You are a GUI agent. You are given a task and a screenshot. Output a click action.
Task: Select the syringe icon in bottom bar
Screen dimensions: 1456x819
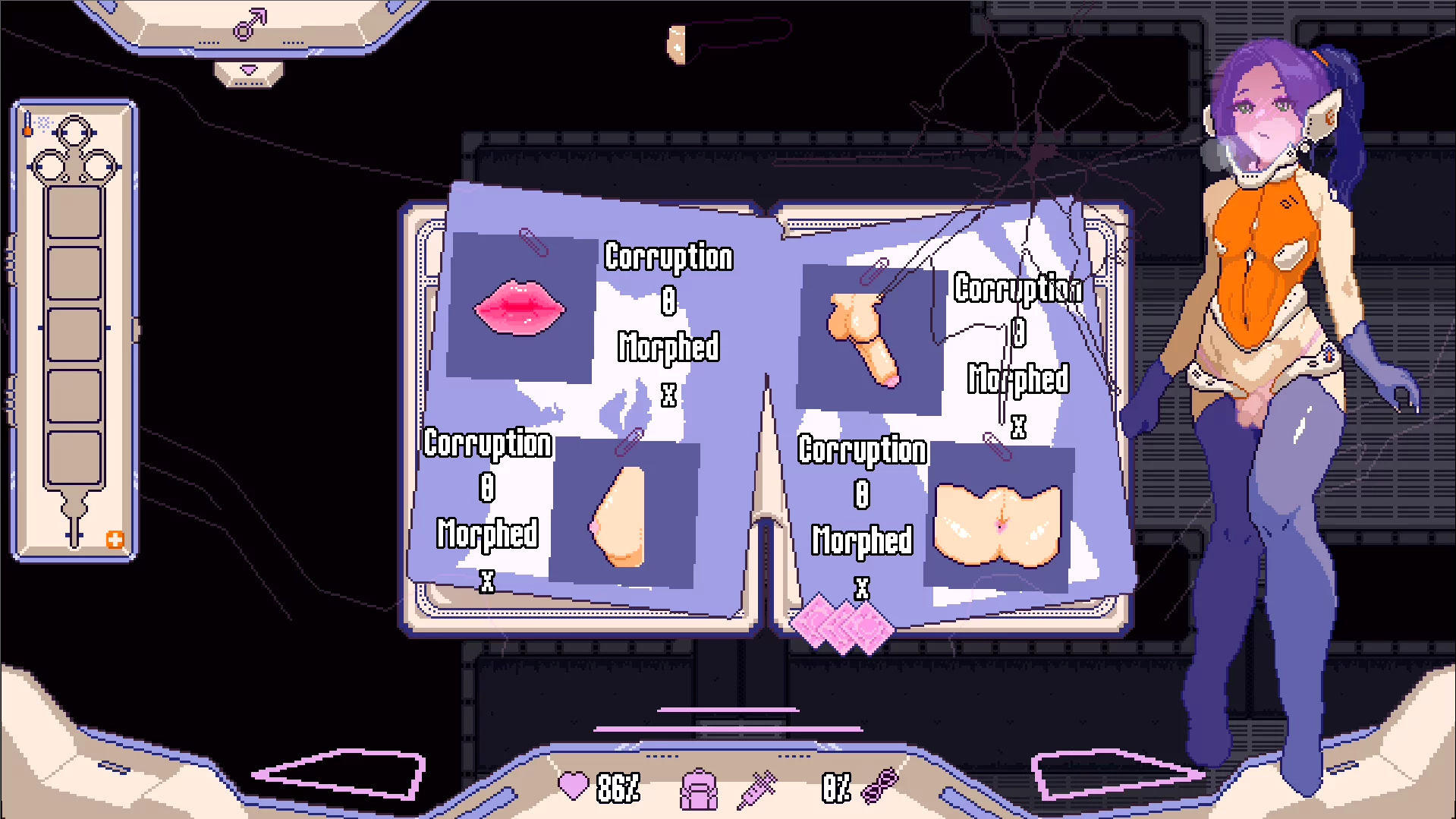point(757,789)
